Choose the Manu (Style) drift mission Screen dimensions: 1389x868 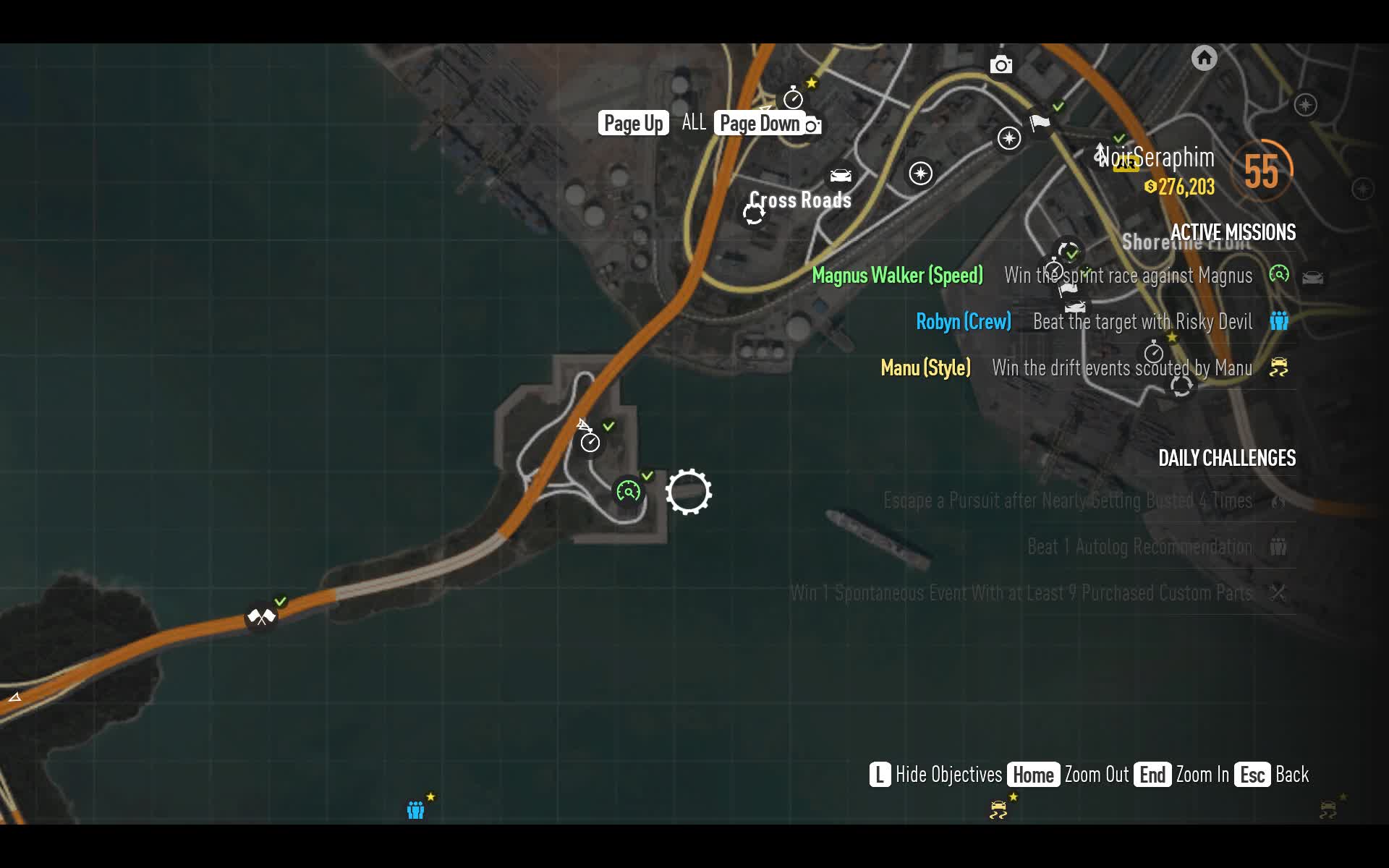(x=925, y=368)
